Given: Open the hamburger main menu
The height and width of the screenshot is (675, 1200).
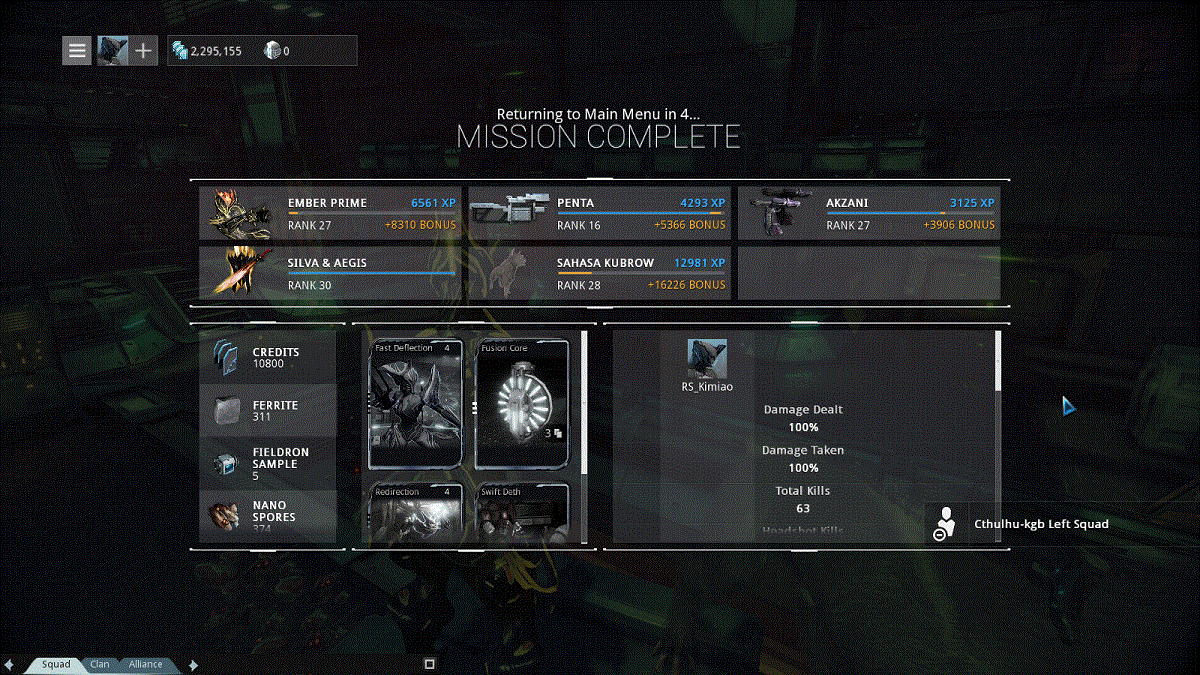Looking at the screenshot, I should (x=77, y=50).
